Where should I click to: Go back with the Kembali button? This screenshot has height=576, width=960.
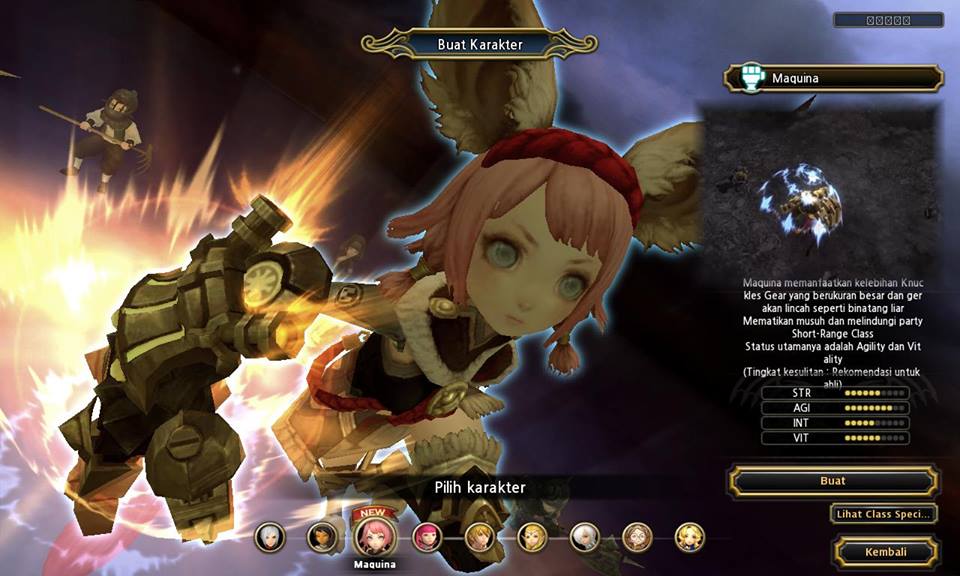point(885,552)
